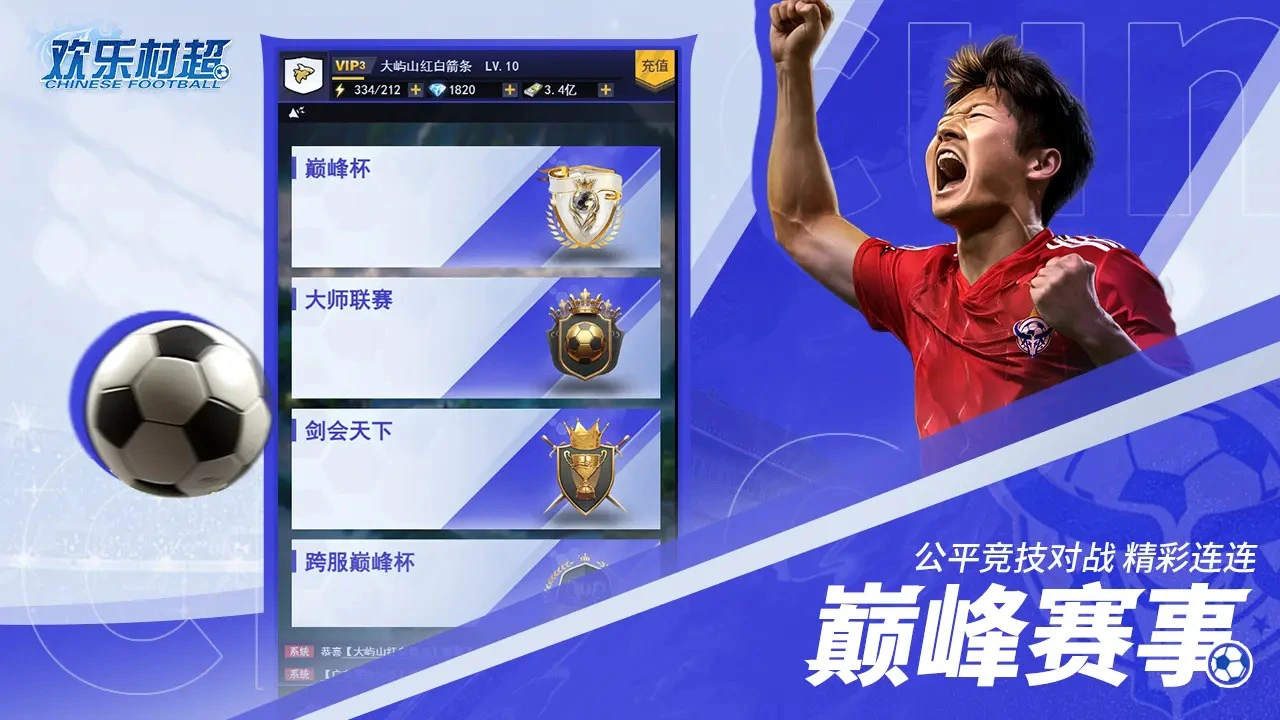Expand the energy bar with its plus button

(x=414, y=91)
